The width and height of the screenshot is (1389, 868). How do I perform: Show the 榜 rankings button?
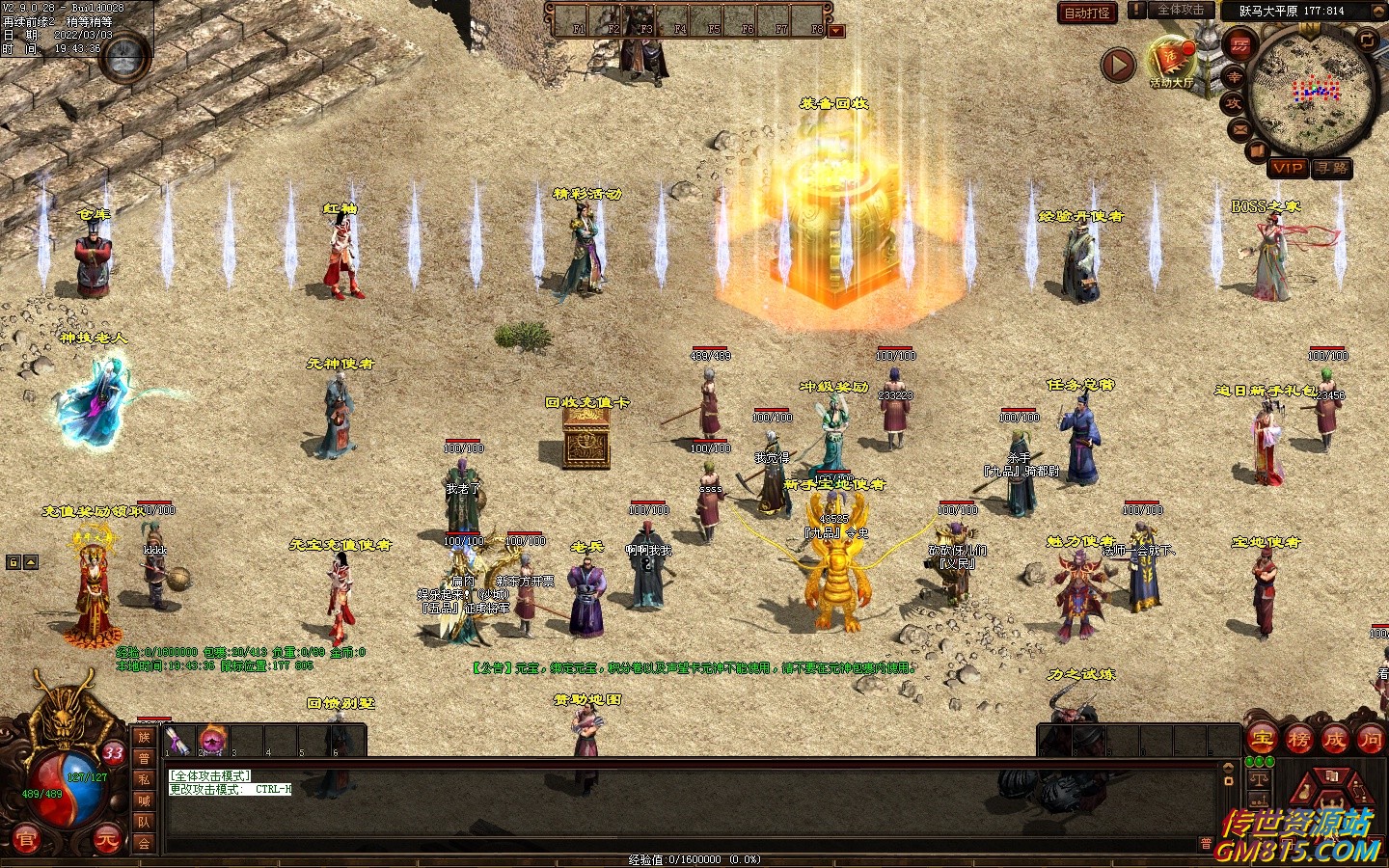click(x=1298, y=740)
